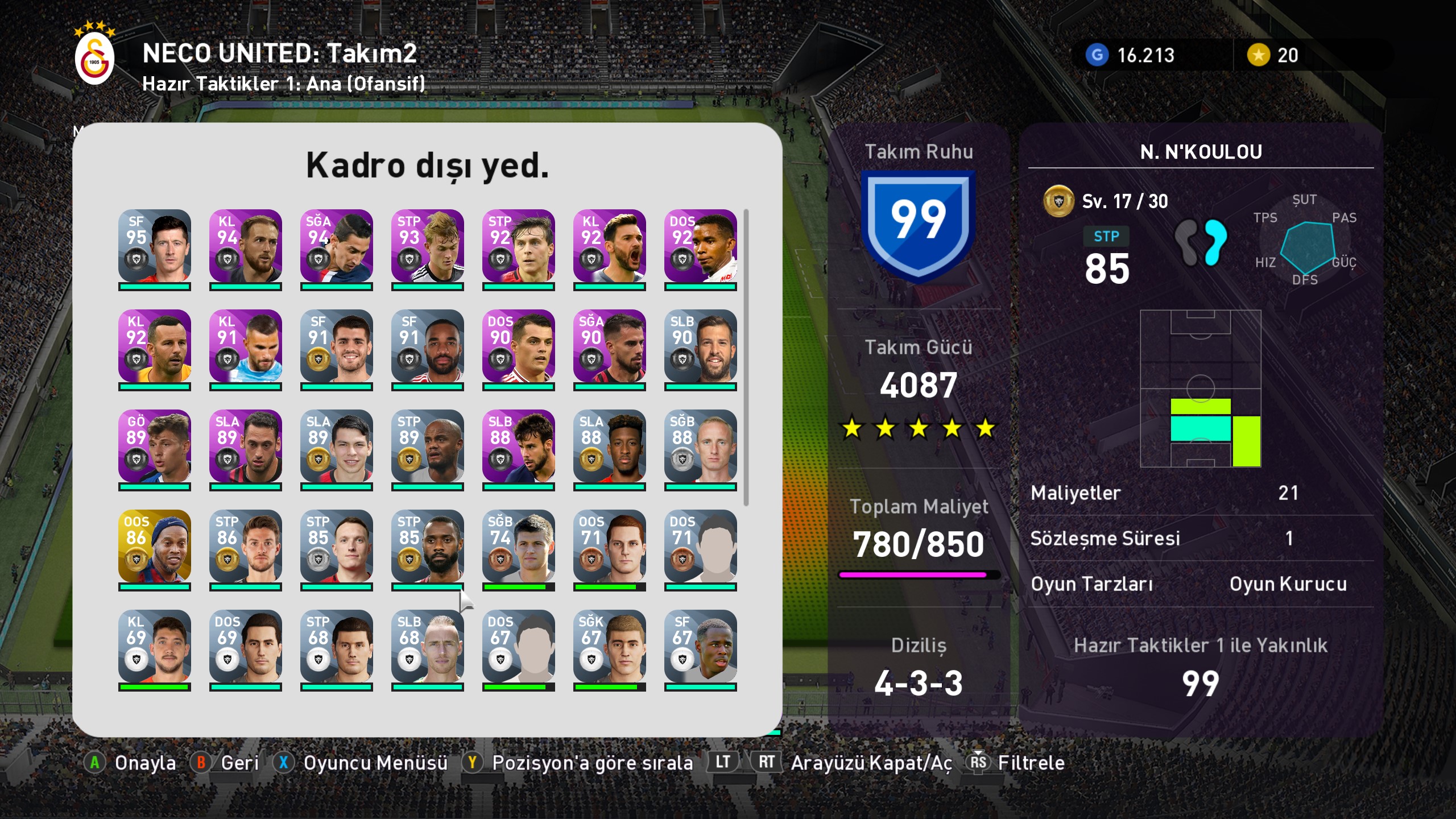Select the STP 93 defender card

click(427, 246)
